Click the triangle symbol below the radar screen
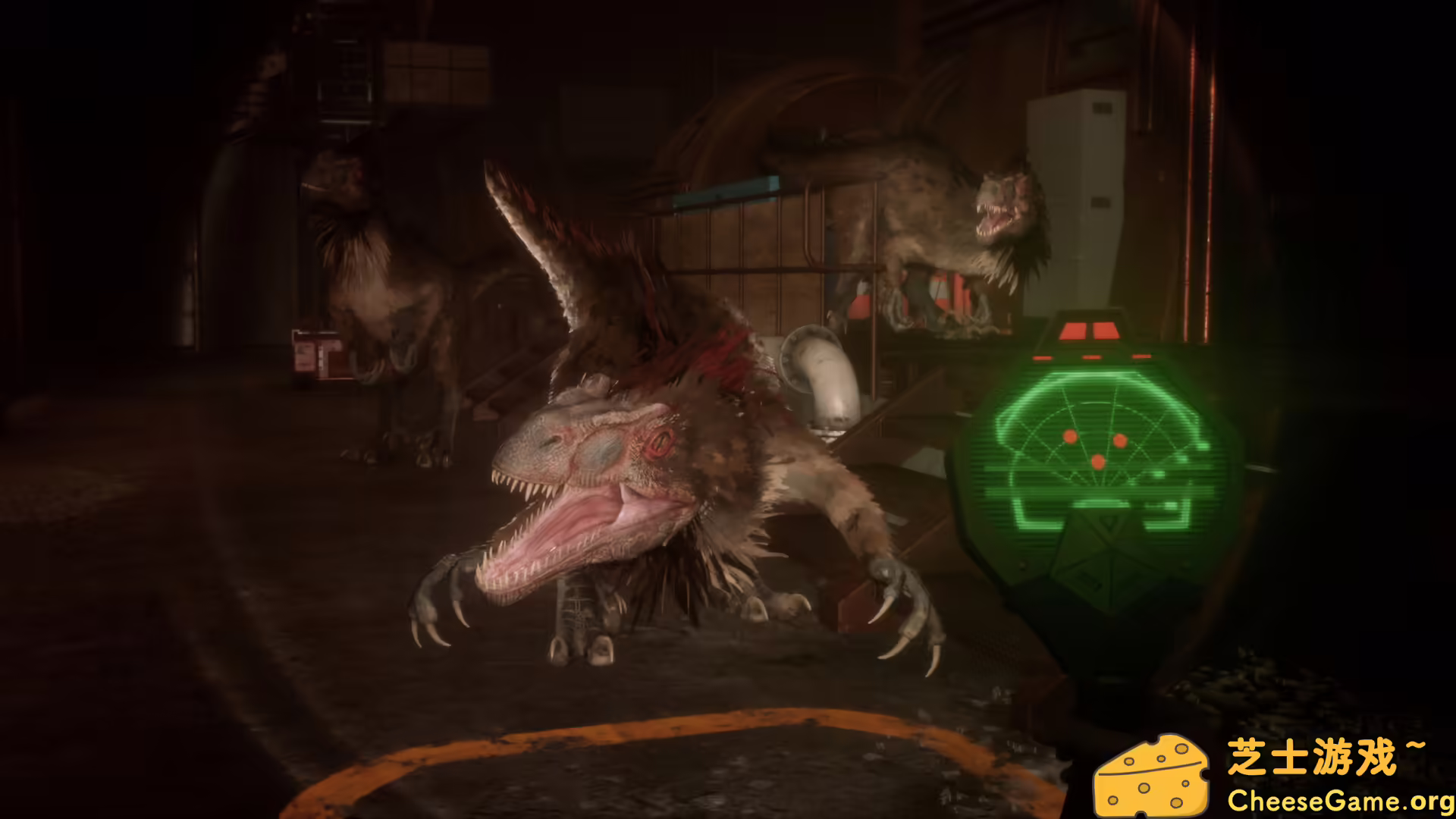 [1109, 523]
